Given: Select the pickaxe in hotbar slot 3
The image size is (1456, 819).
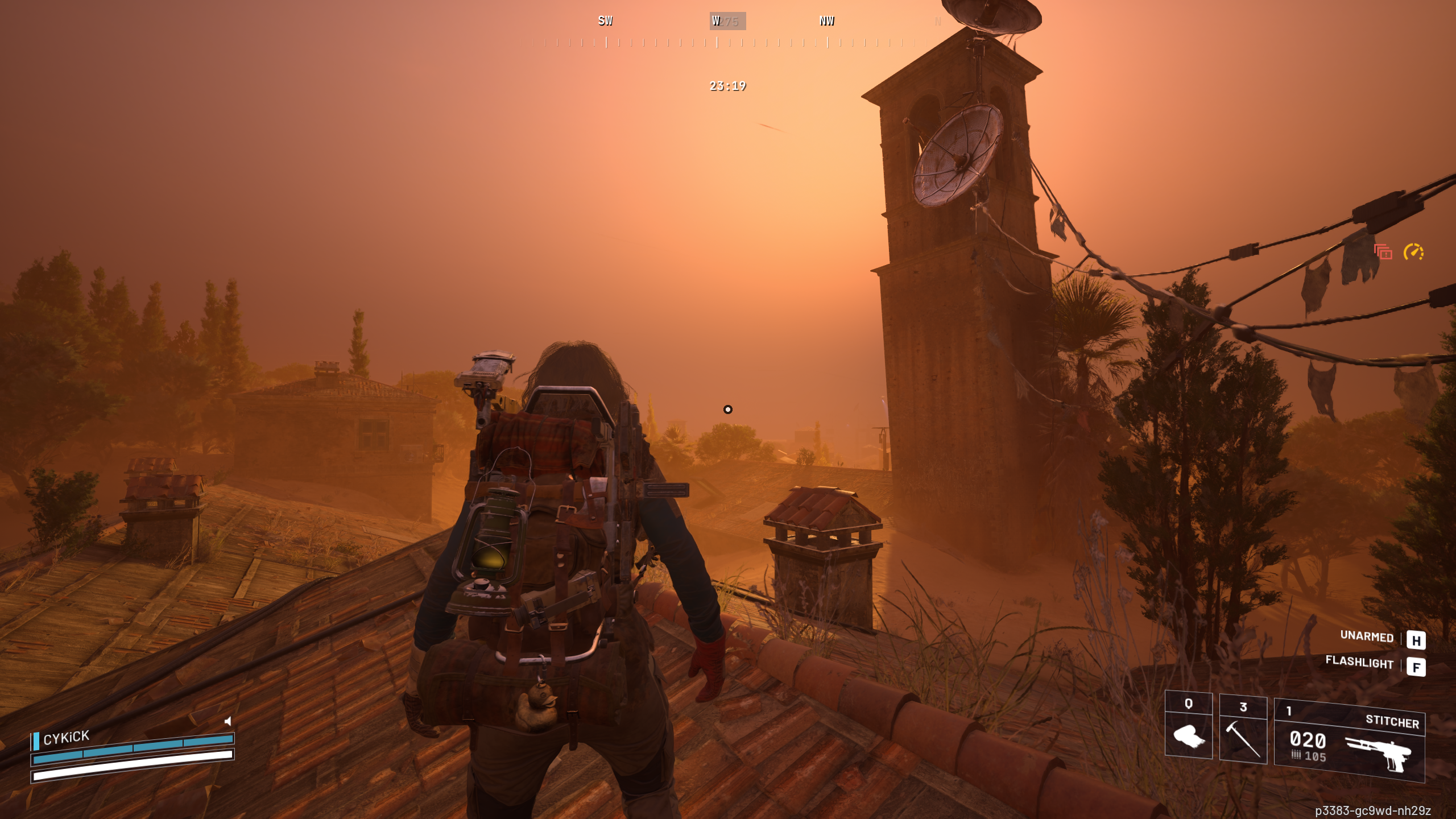Looking at the screenshot, I should 1243,739.
